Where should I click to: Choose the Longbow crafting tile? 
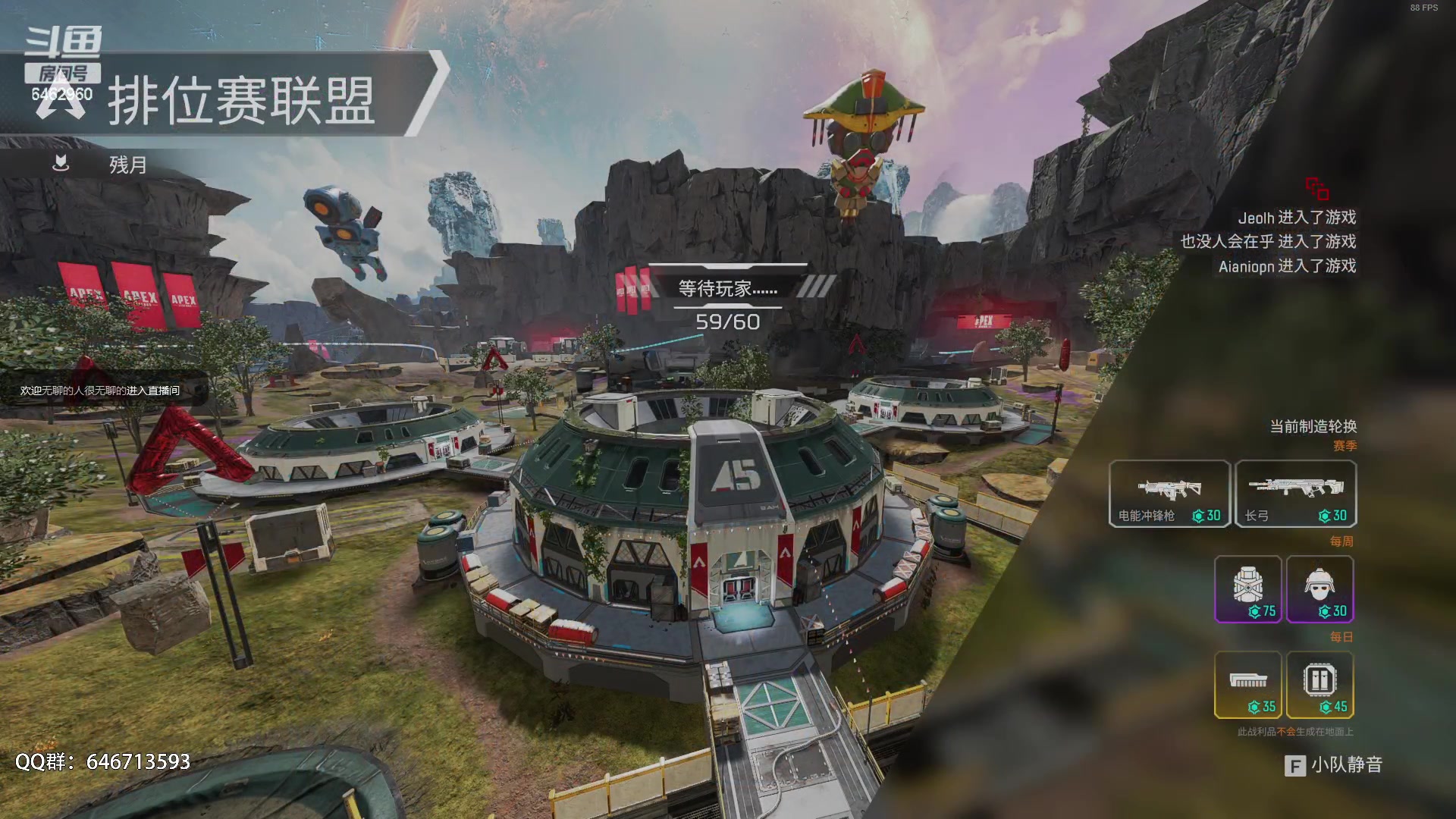pyautogui.click(x=1295, y=494)
